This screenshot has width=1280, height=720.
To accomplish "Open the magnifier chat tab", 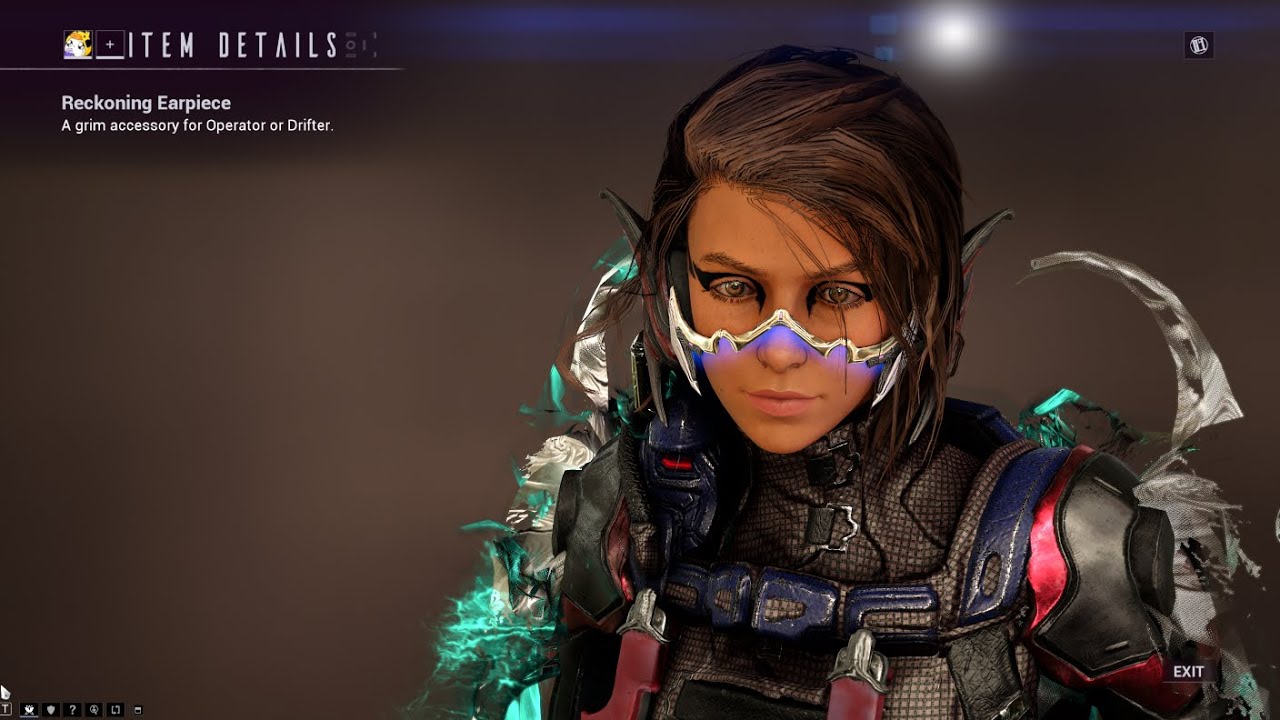I will (94, 710).
